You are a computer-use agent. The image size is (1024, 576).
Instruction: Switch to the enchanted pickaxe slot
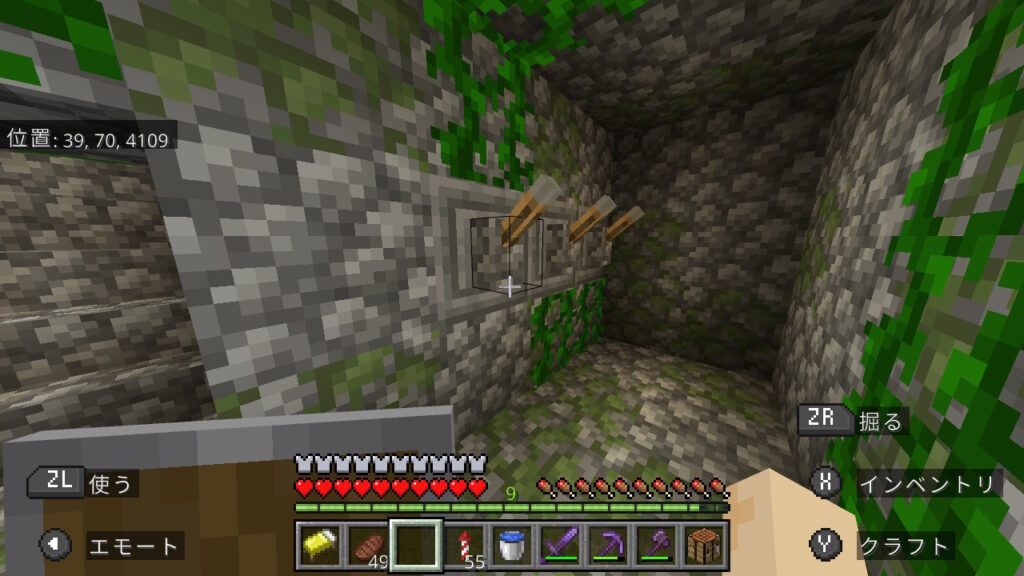(608, 545)
